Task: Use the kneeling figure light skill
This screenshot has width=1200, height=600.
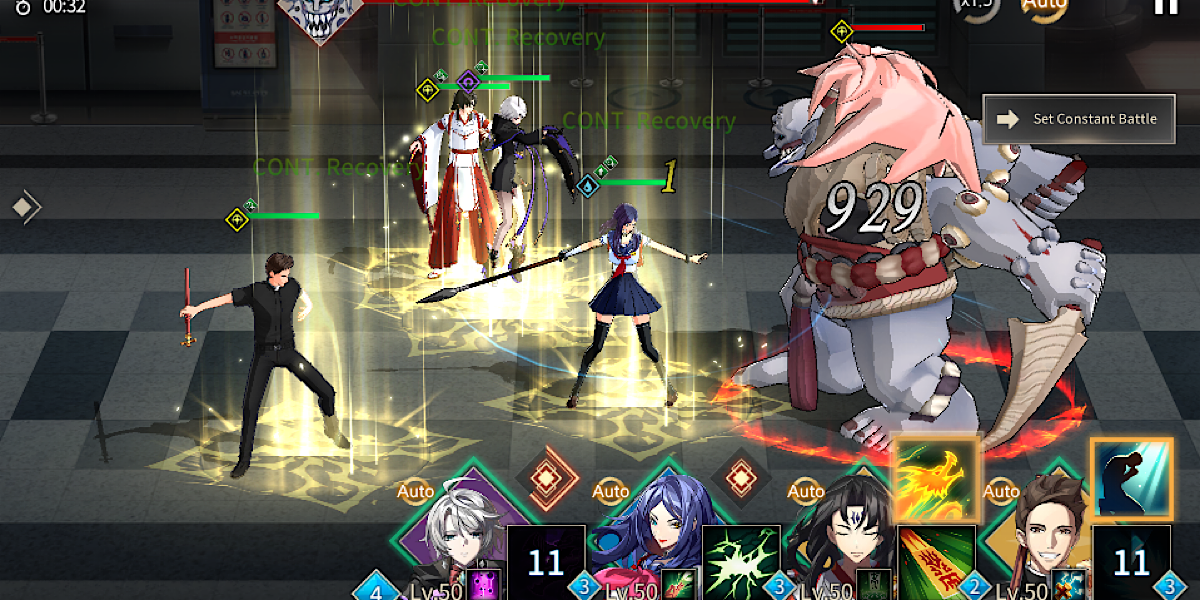Action: (x=1131, y=478)
